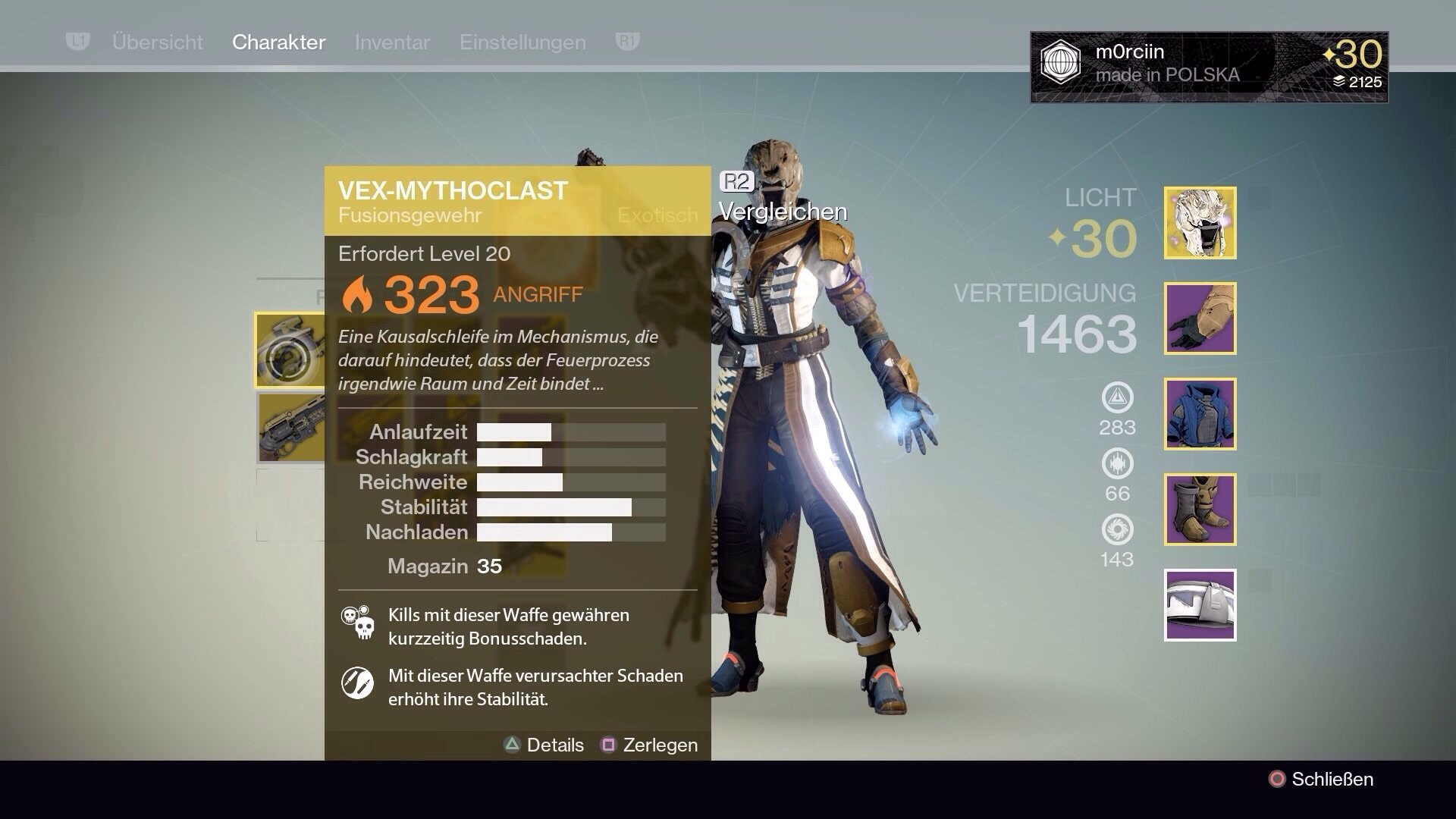Switch to the Inventar tab

pos(391,42)
